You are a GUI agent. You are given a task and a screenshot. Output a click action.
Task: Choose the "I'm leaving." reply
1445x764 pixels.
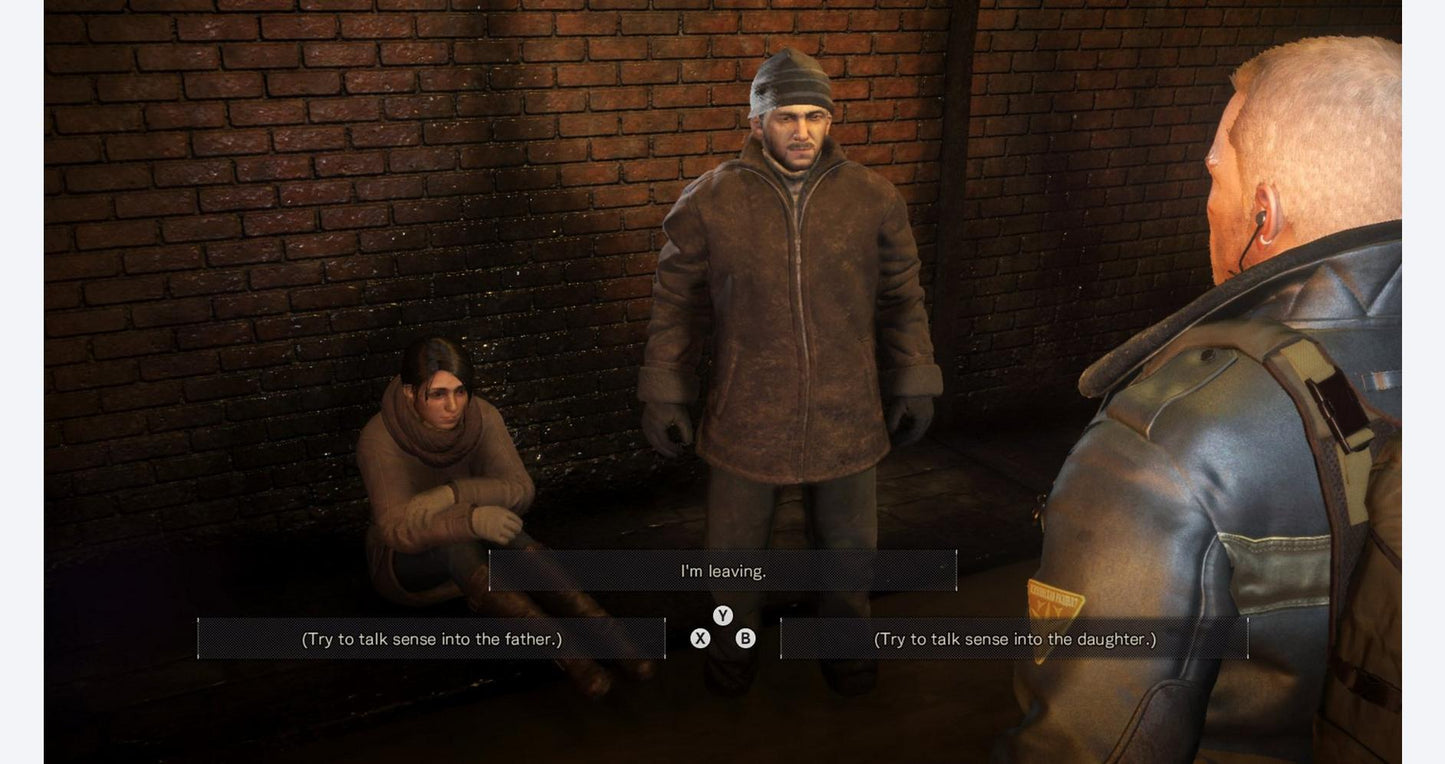point(723,571)
